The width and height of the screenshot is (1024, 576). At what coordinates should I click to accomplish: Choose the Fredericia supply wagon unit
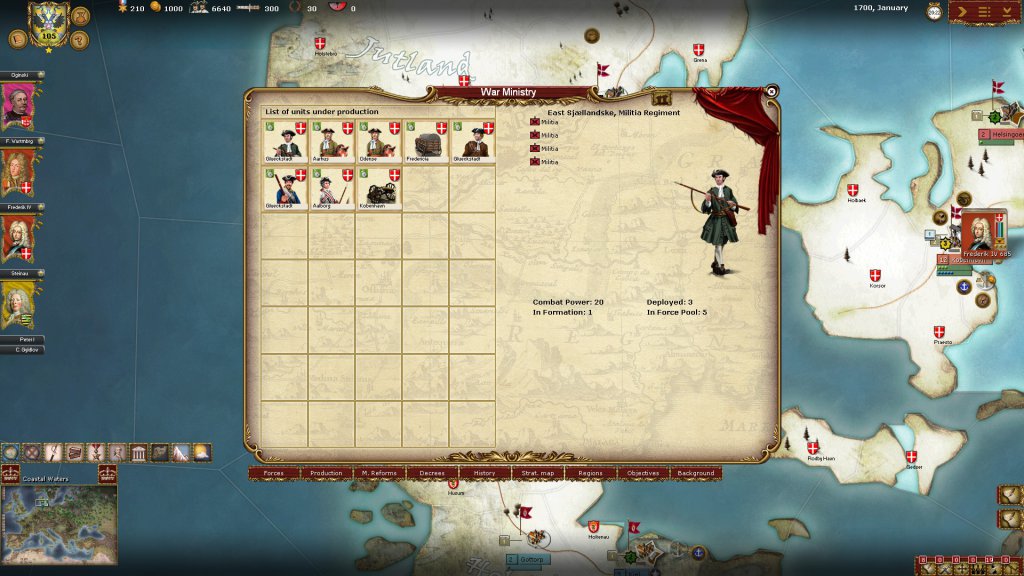(426, 141)
